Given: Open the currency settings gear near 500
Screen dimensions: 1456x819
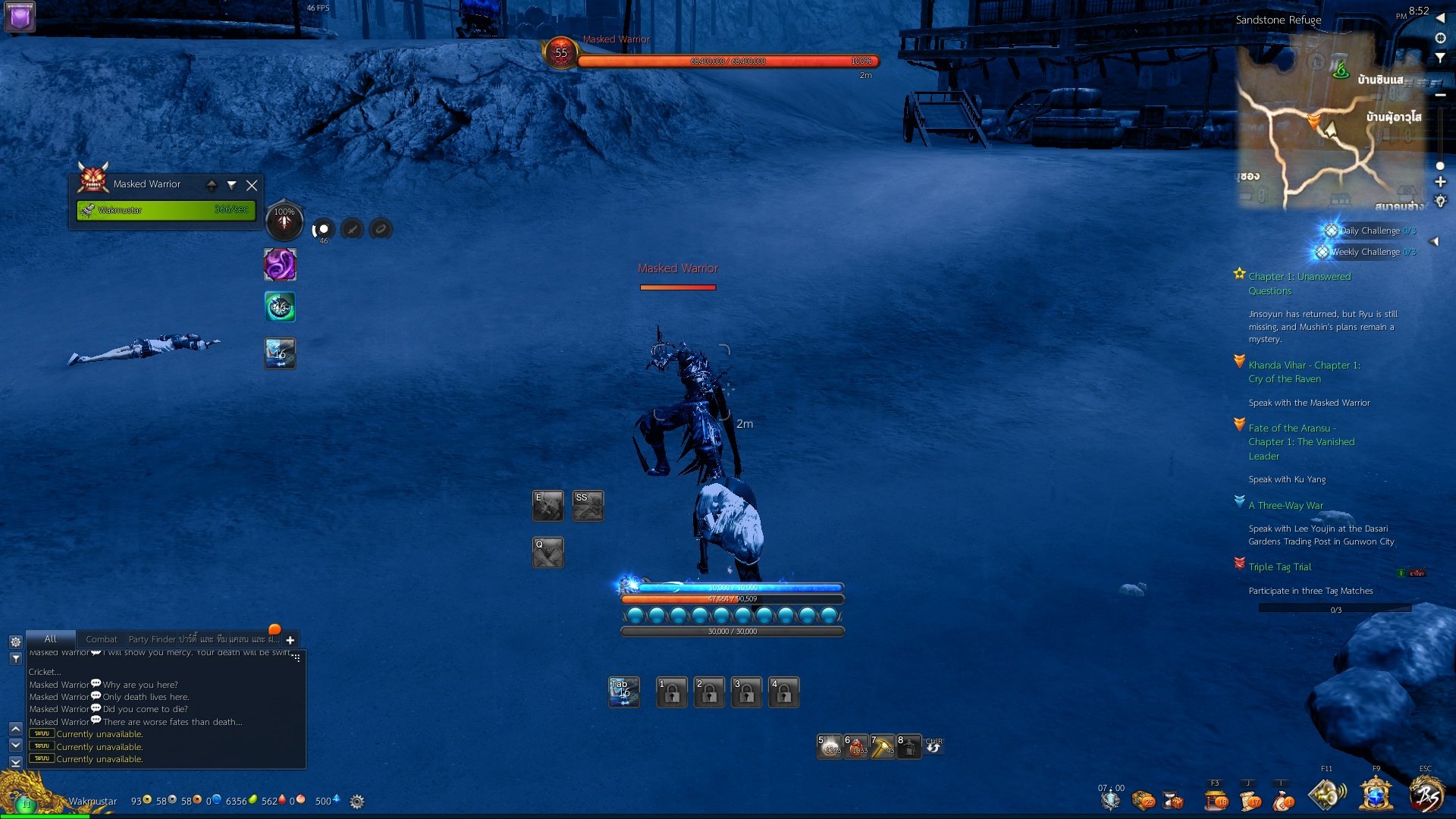Looking at the screenshot, I should pyautogui.click(x=357, y=802).
